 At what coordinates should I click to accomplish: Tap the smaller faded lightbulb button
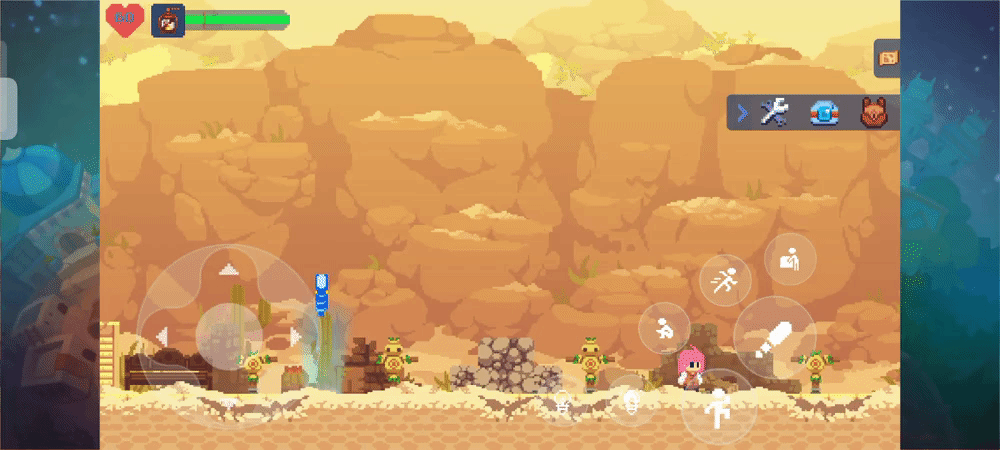[565, 406]
